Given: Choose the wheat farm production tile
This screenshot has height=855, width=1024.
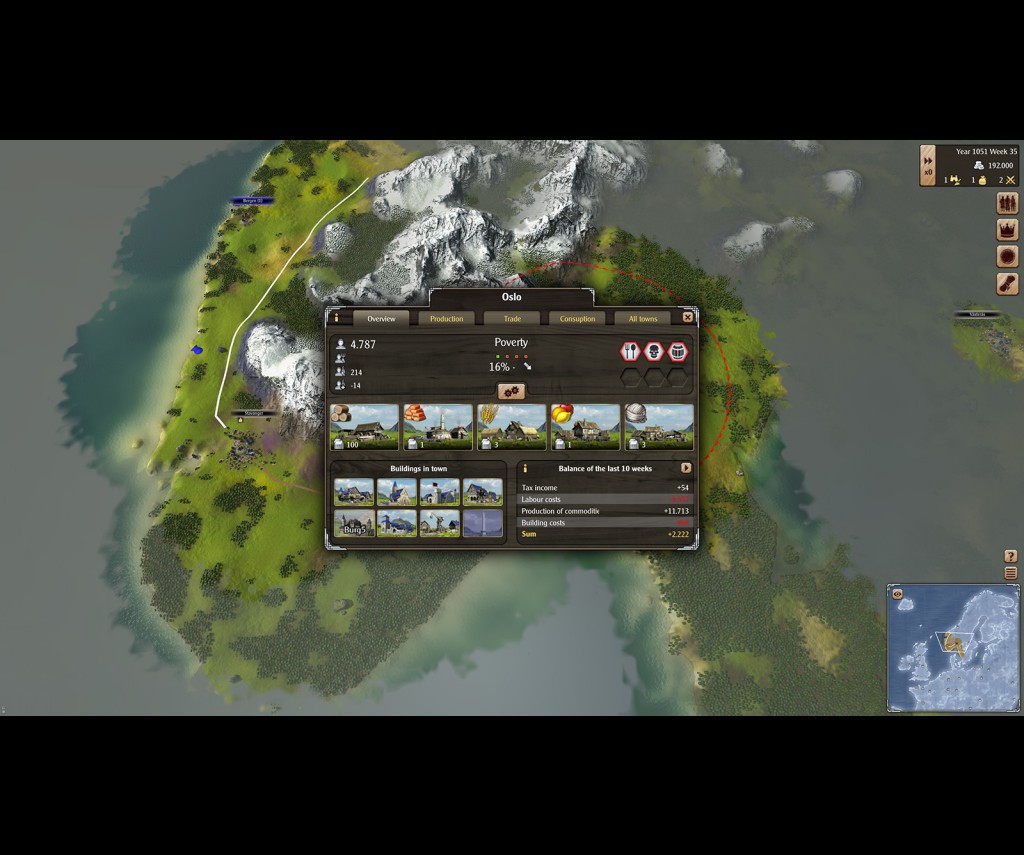Looking at the screenshot, I should 512,427.
